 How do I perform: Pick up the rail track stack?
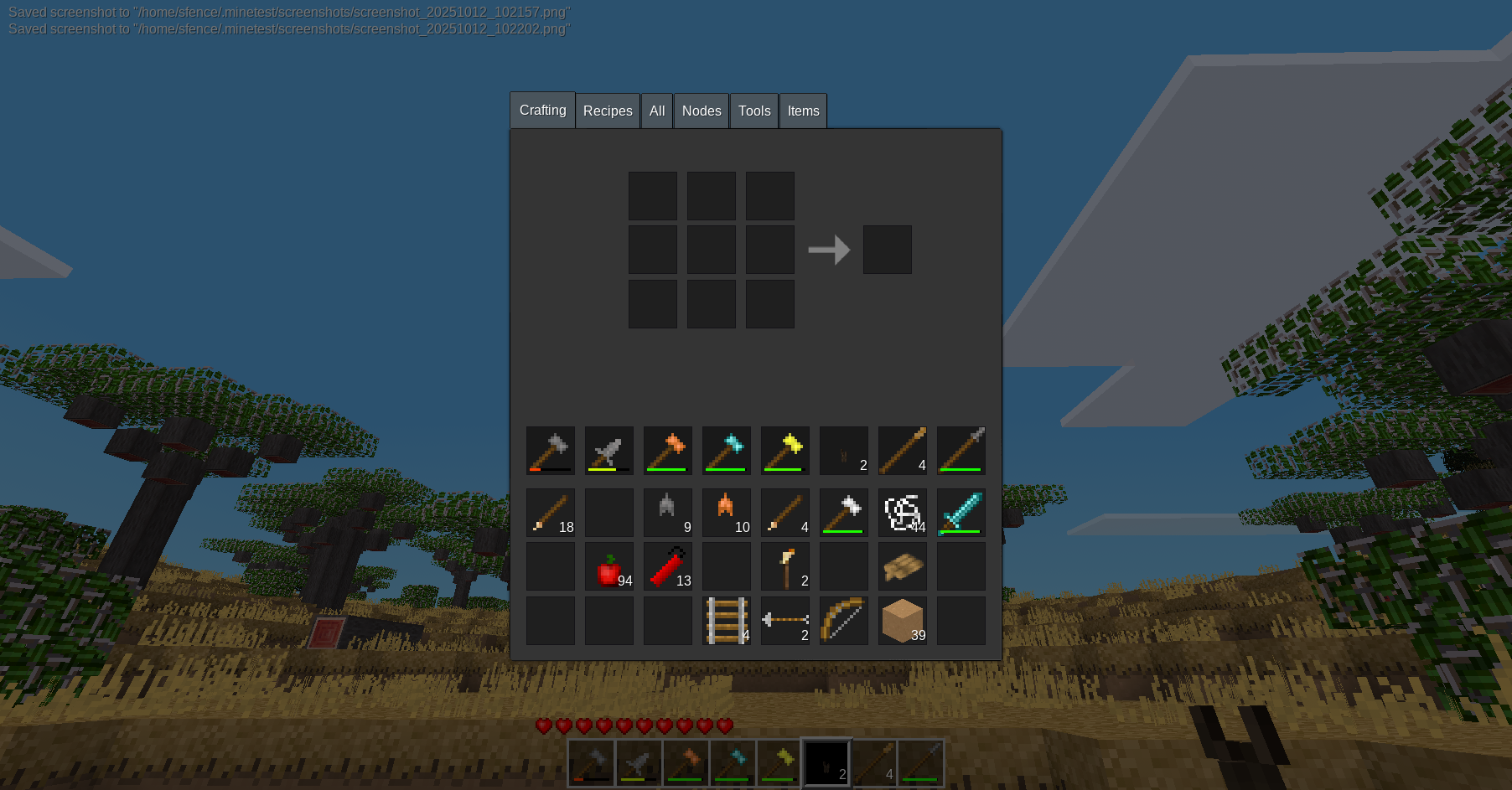pos(727,621)
